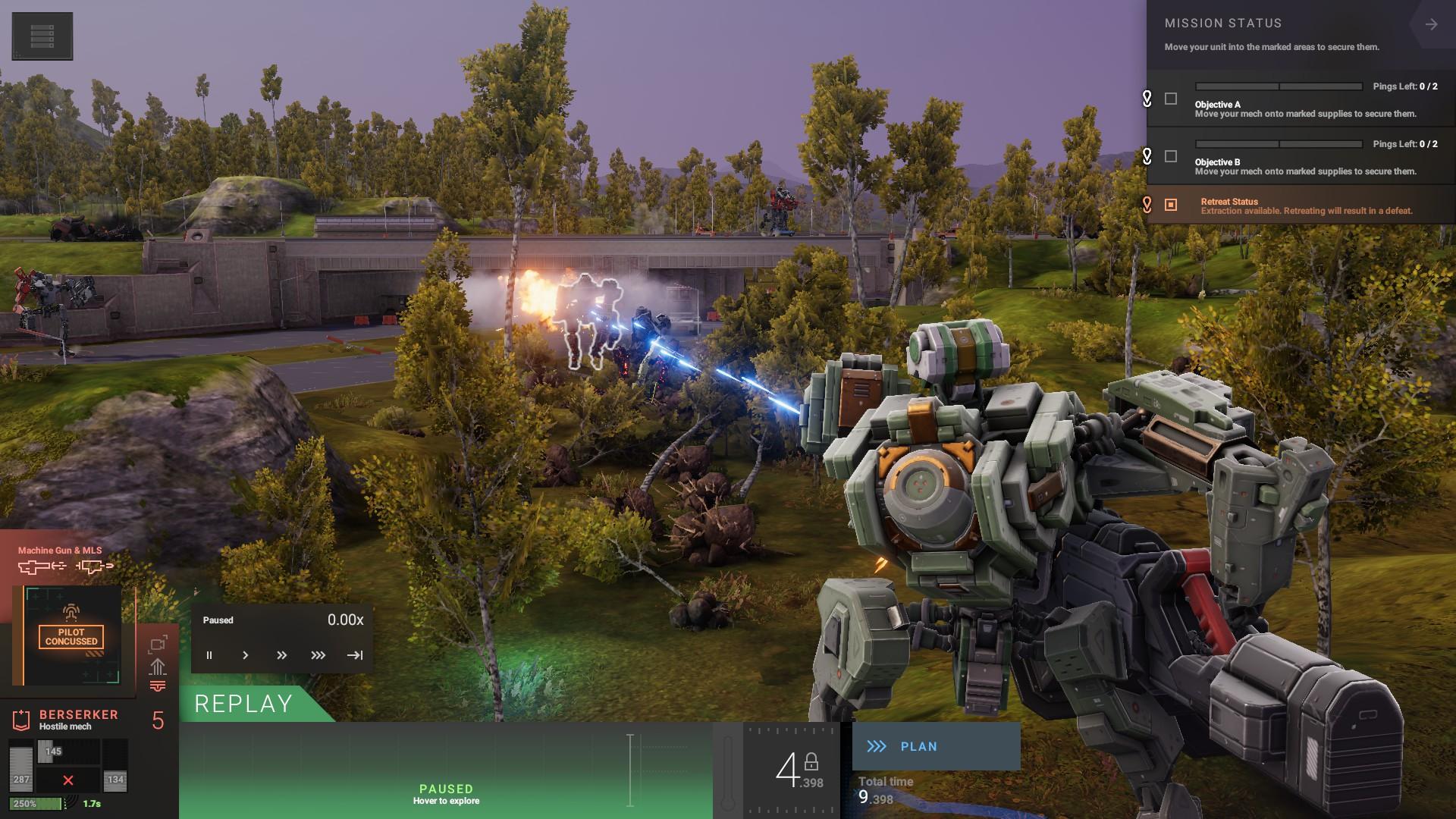Screen dimensions: 1456x819
Task: Set replay to double-arrow fast speed
Action: 281,655
